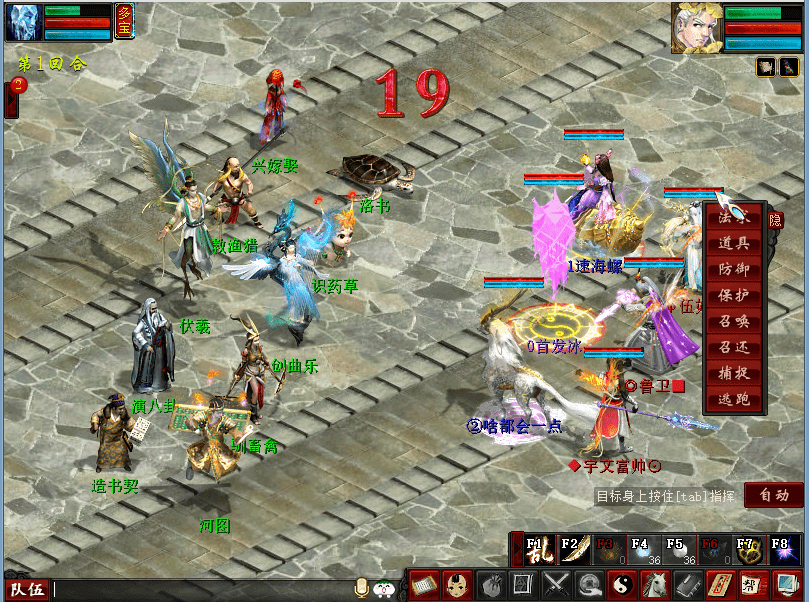Open the yin-yang symbol menu icon
Screen dimensions: 809x602
pyautogui.click(x=622, y=584)
